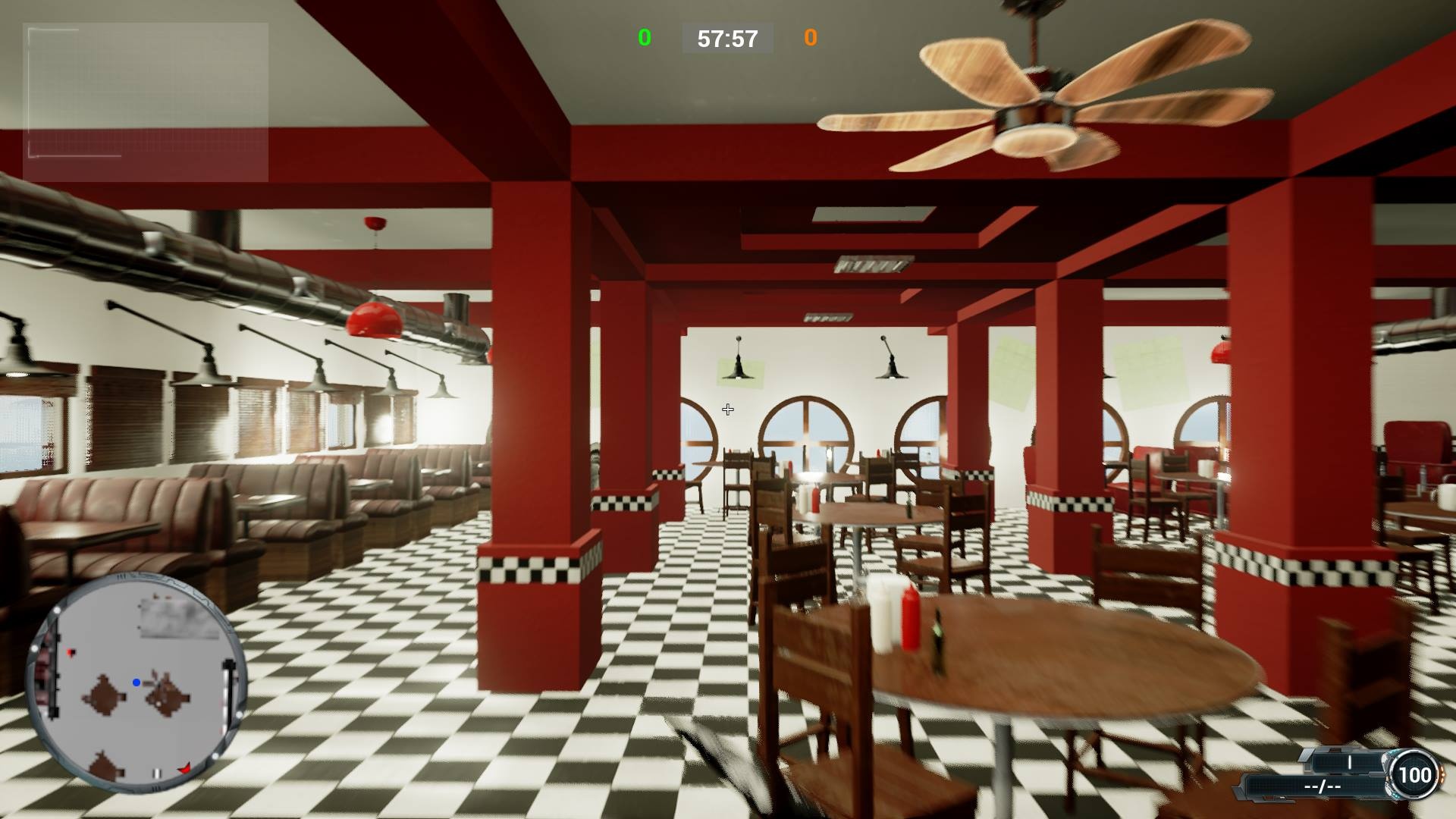Click the weapon slot indicator above the ammo counter
Screen dimensions: 1456x819
coord(1349,762)
